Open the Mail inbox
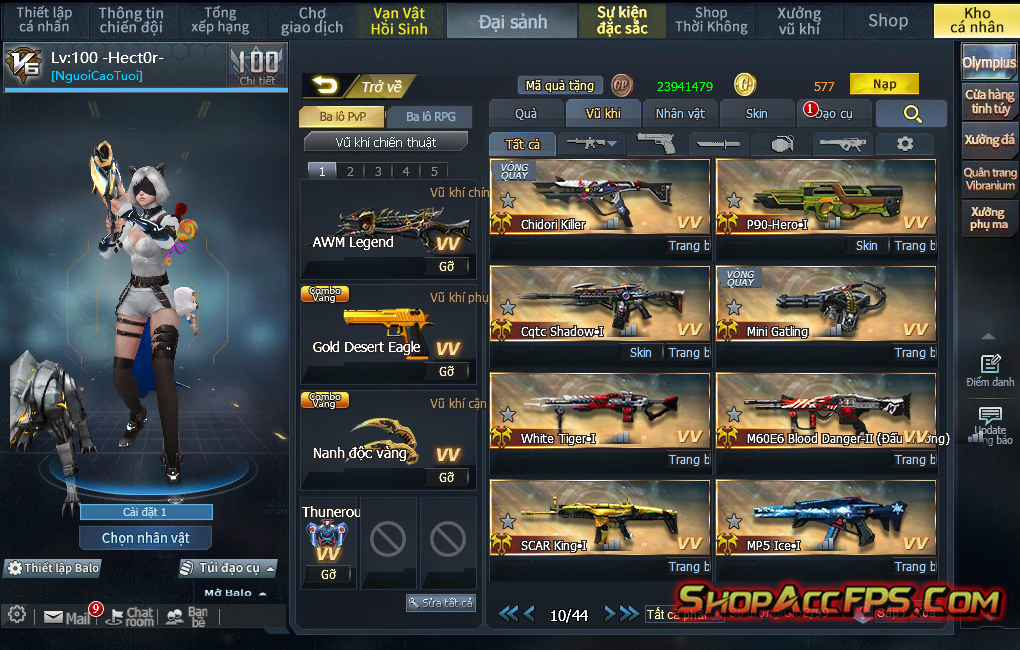Screen dimensions: 1020x650 (68, 617)
